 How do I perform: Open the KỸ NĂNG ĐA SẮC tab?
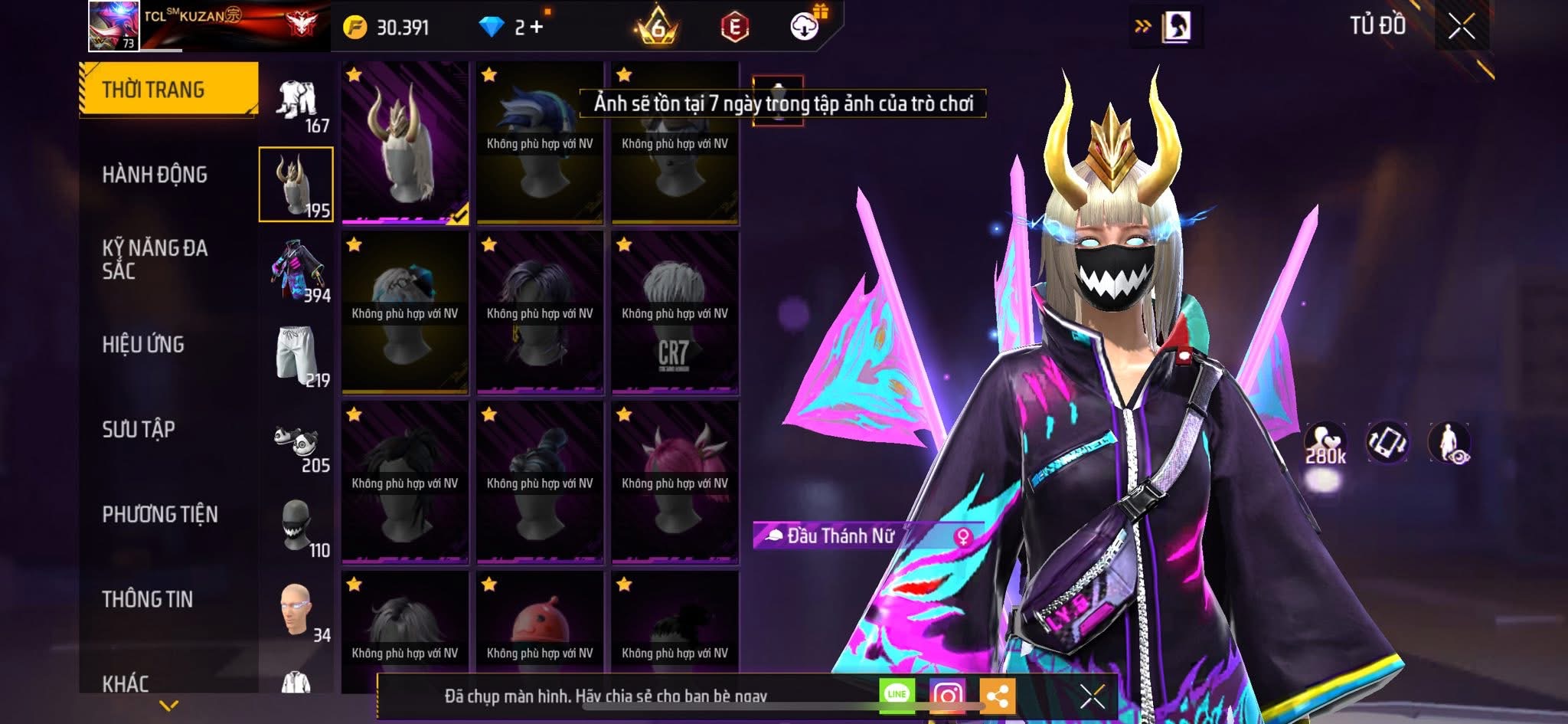155,259
